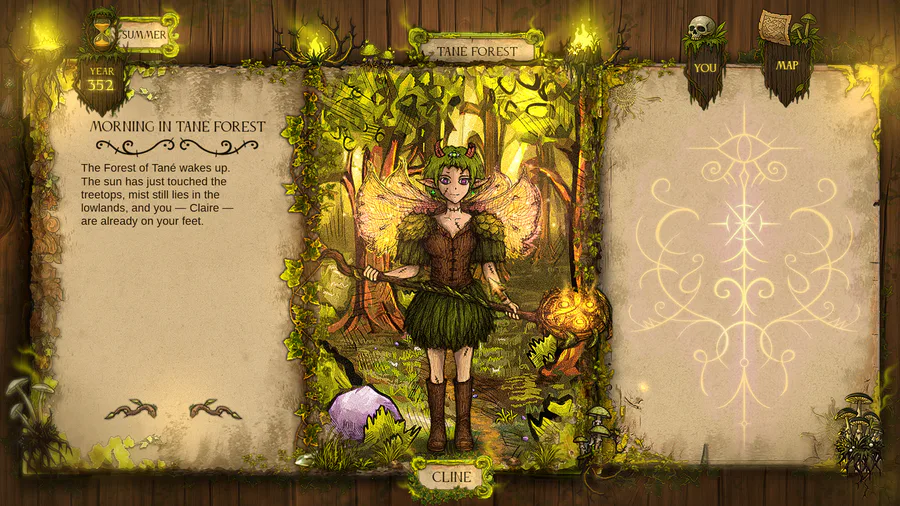
Task: Click the right branch arrow for next page
Action: (x=216, y=409)
